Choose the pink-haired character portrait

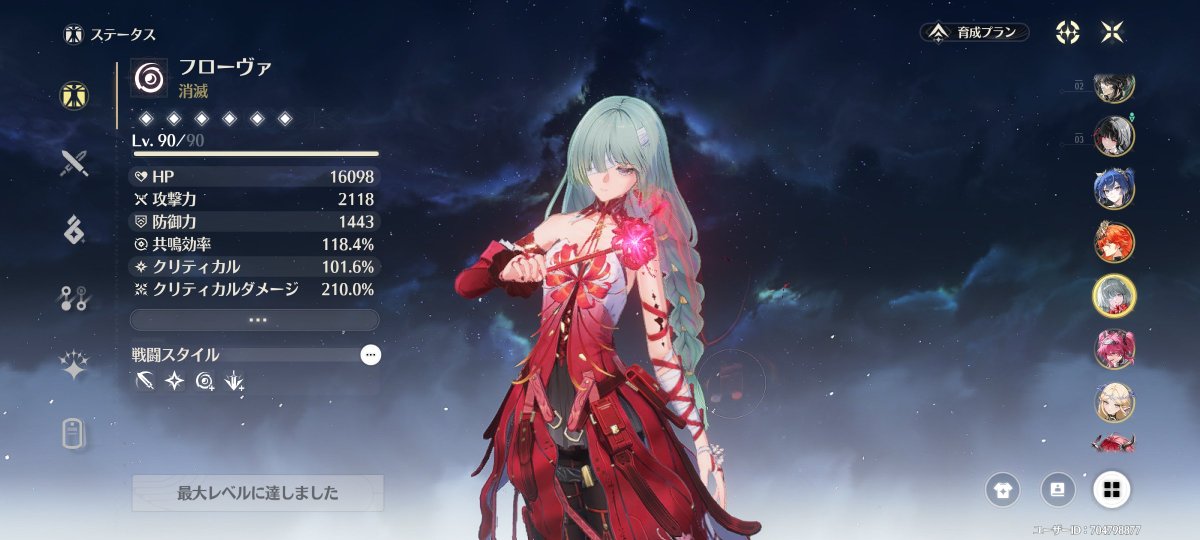tap(1113, 348)
